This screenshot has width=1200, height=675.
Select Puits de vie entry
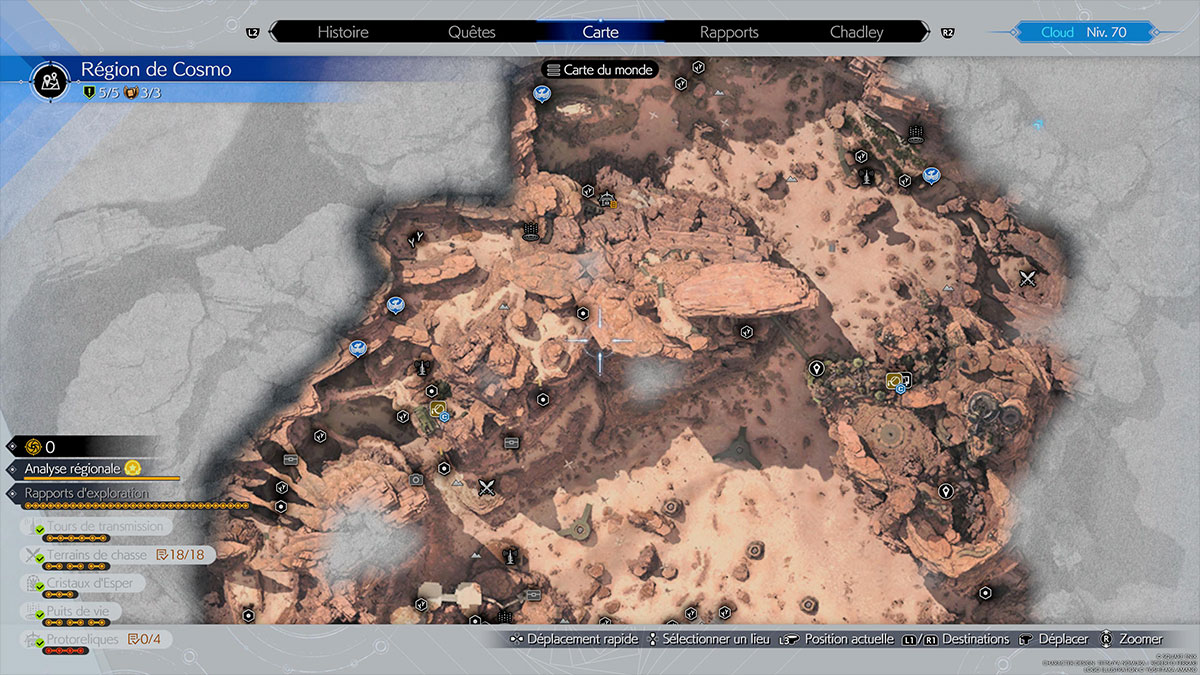click(x=84, y=611)
